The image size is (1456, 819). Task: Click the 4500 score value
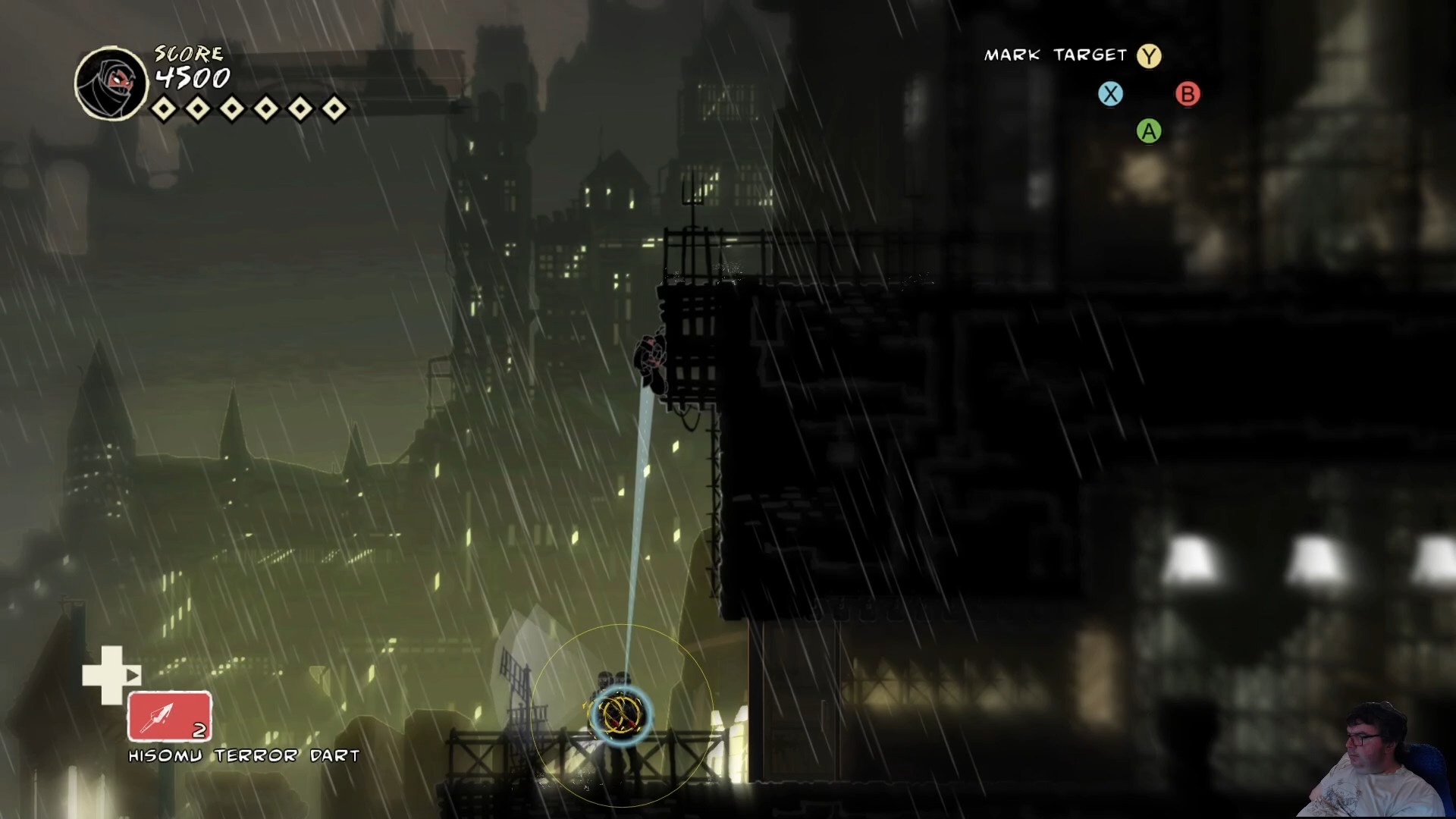click(191, 77)
